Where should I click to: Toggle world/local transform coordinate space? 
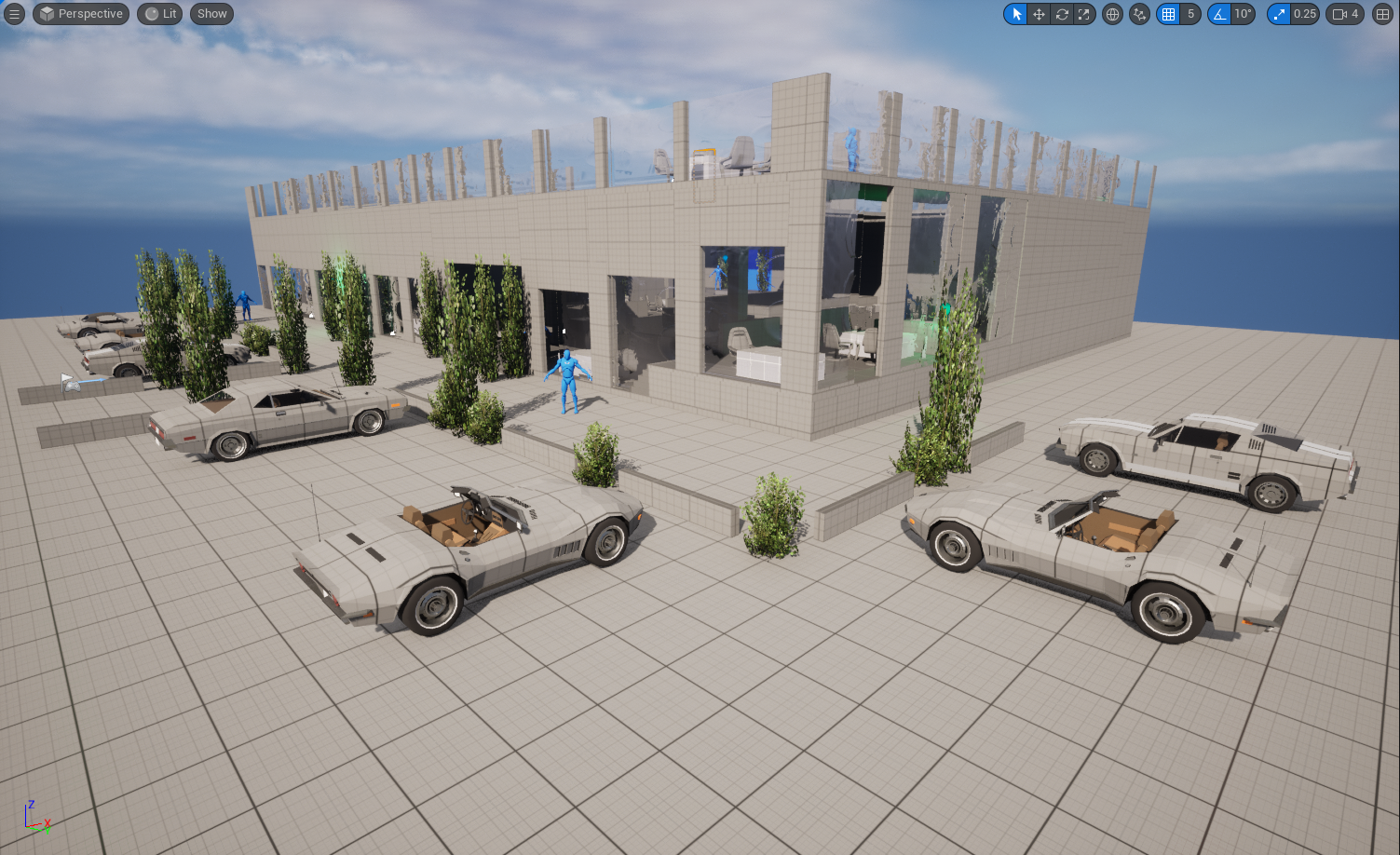[x=1112, y=14]
